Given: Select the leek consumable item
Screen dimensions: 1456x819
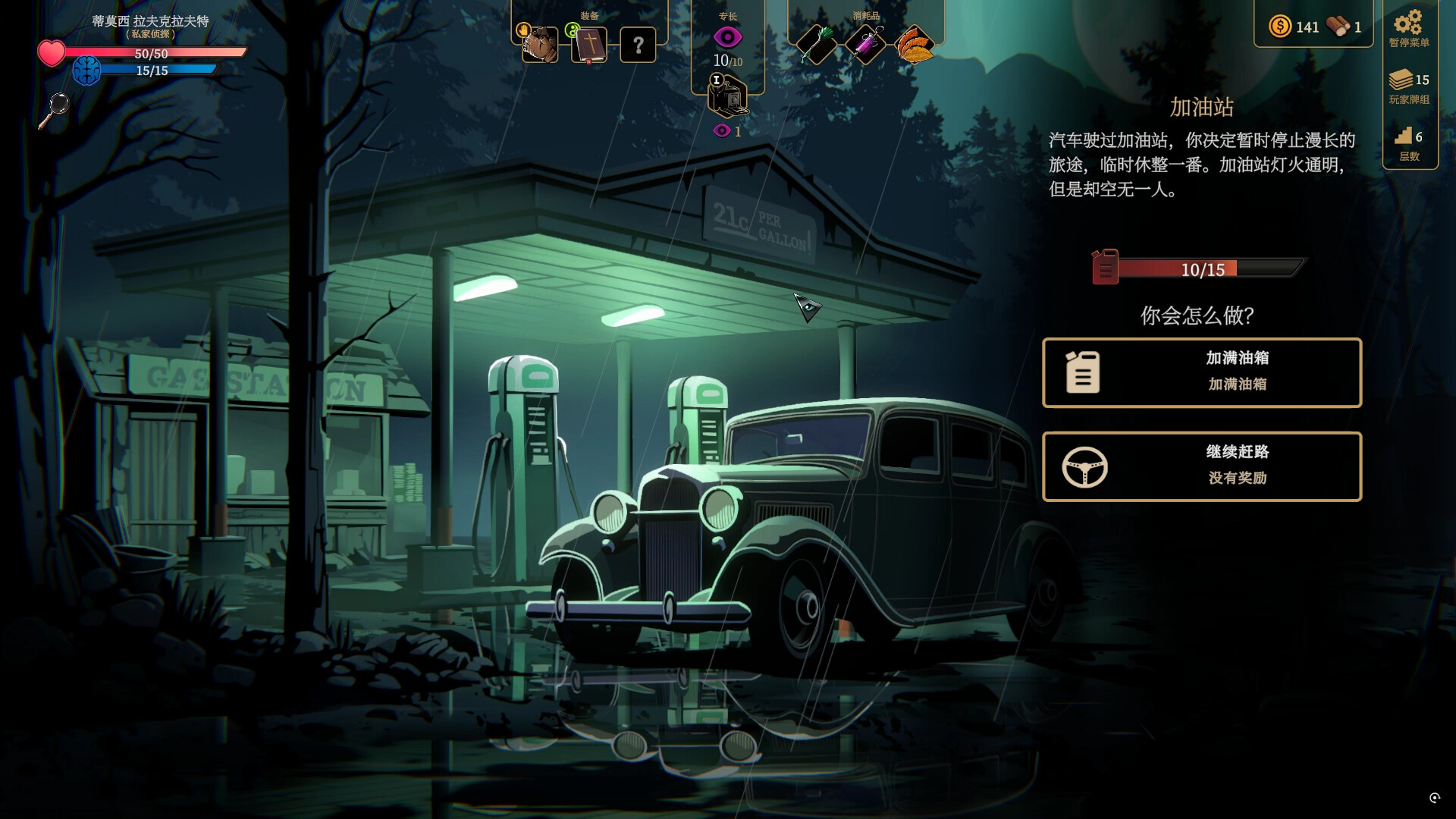Looking at the screenshot, I should [x=816, y=44].
